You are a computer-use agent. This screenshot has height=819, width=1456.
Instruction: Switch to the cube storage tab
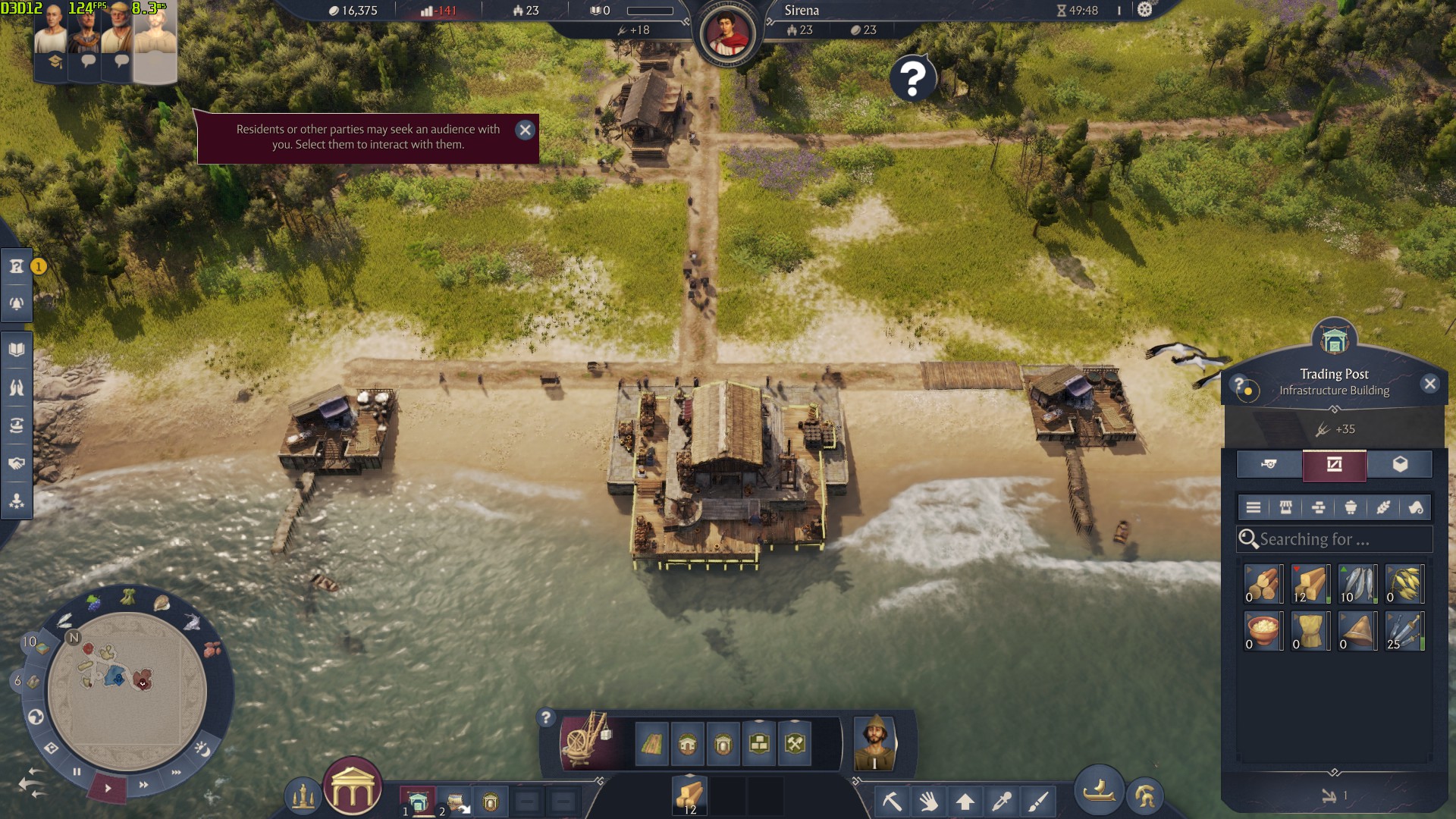1400,464
